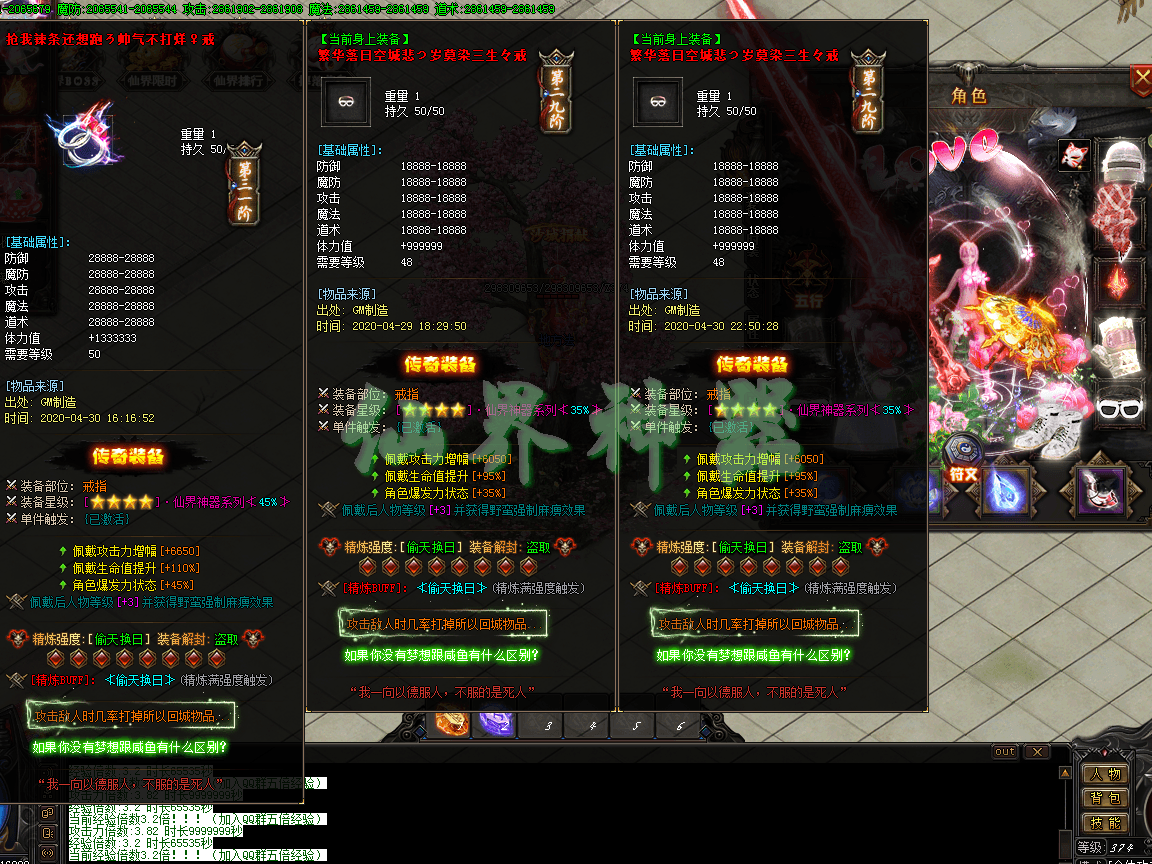1152x864 pixels.
Task: Close the chat window with X
Action: (1036, 751)
